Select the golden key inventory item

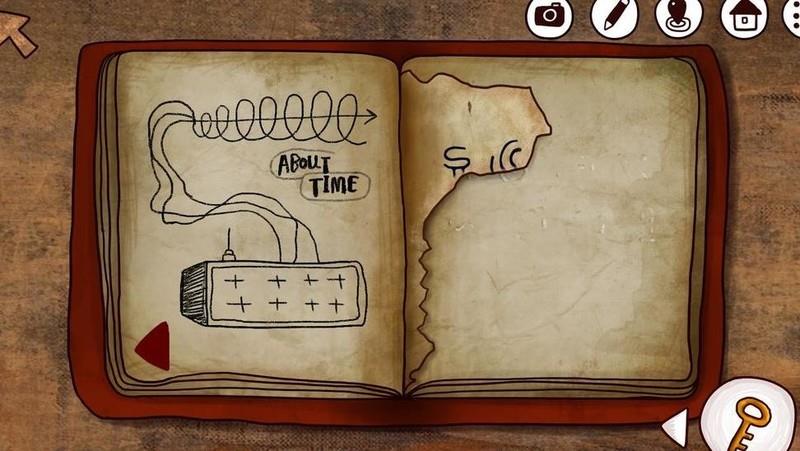point(747,417)
